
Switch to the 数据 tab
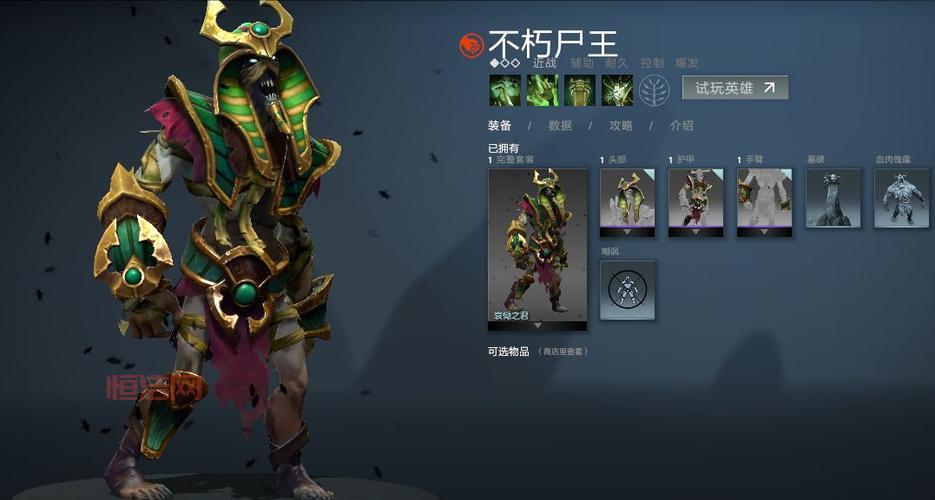(x=560, y=126)
